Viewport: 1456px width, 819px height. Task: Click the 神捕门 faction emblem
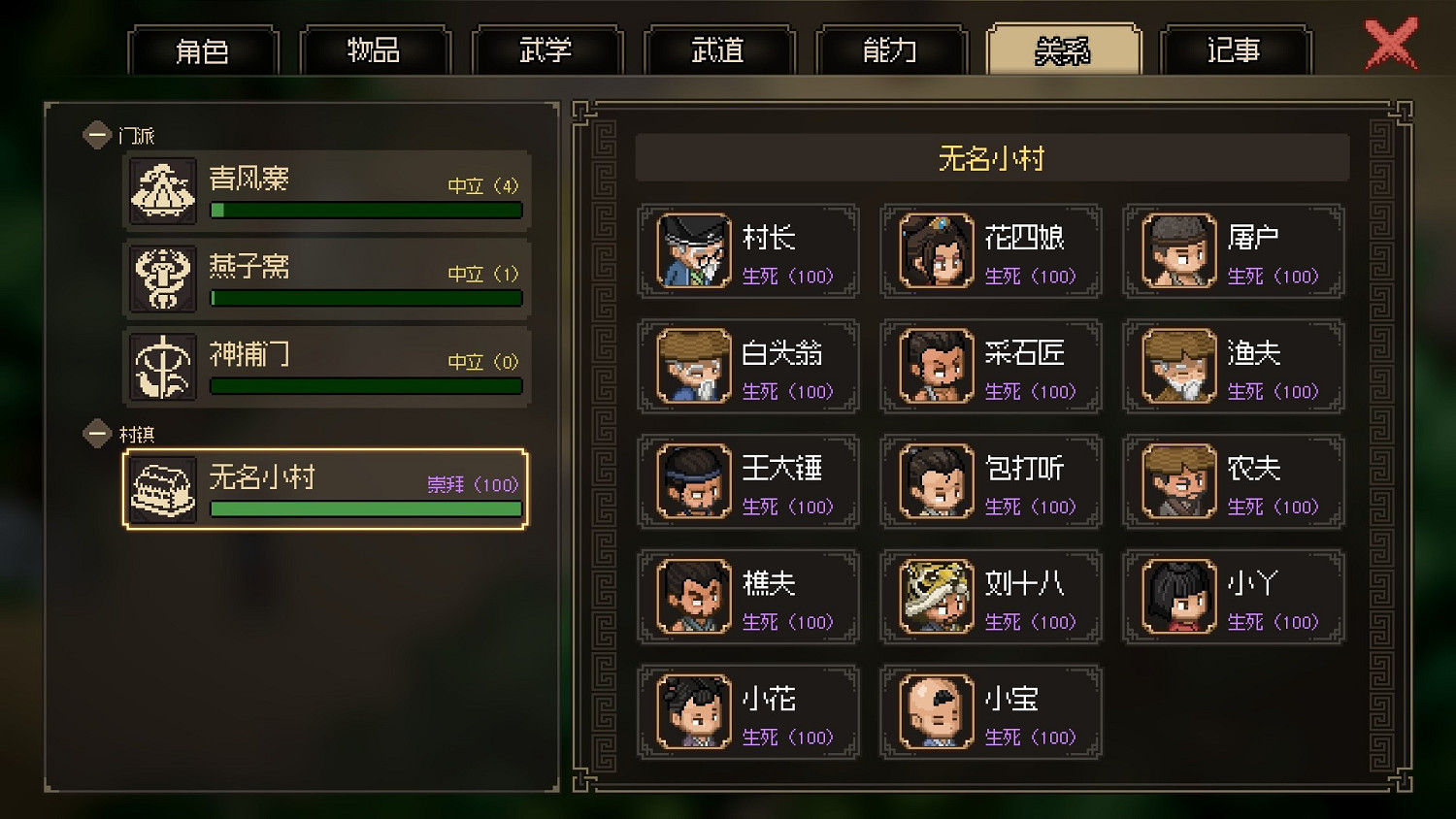162,367
